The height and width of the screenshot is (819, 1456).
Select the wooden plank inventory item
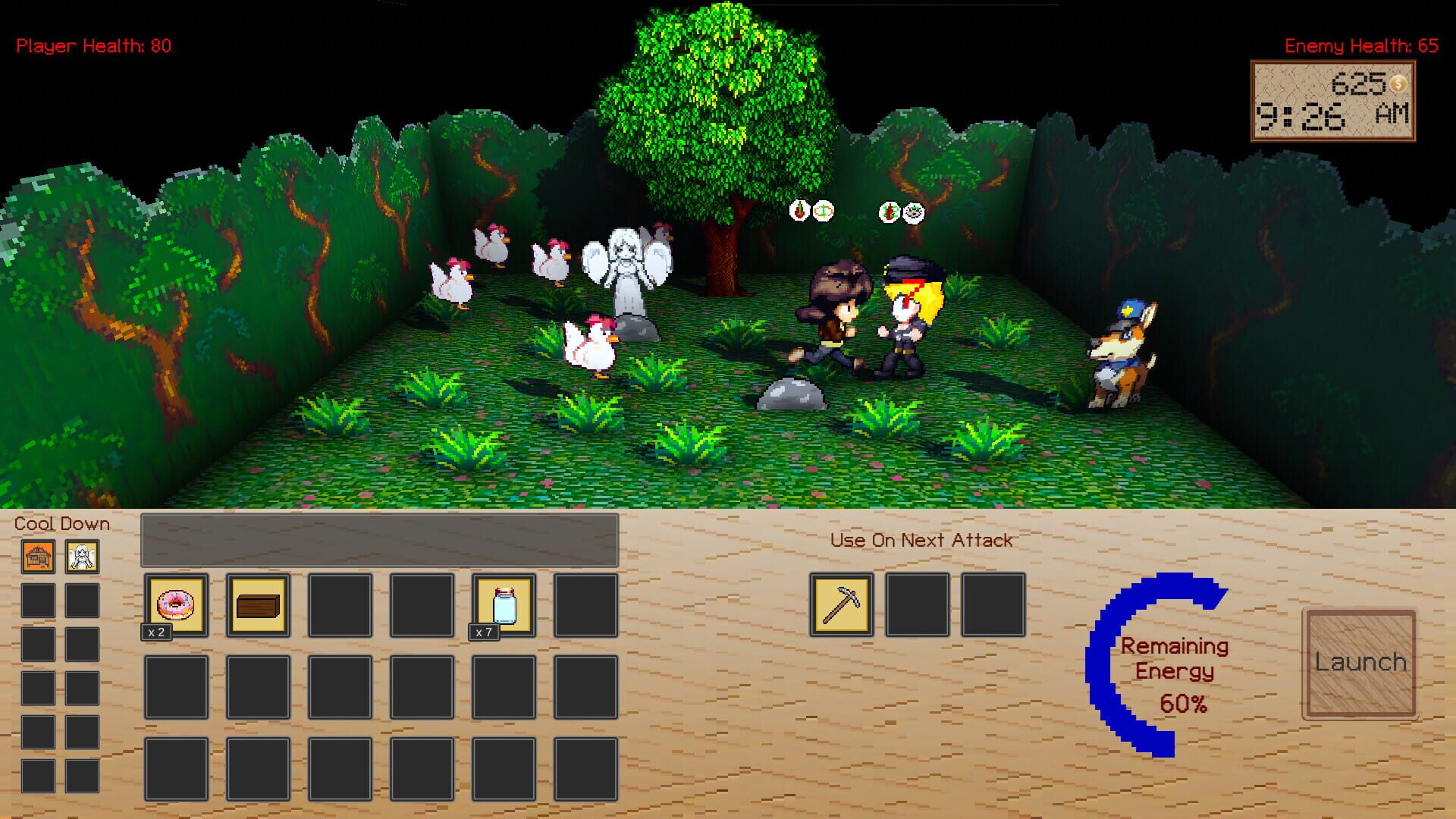click(x=259, y=604)
